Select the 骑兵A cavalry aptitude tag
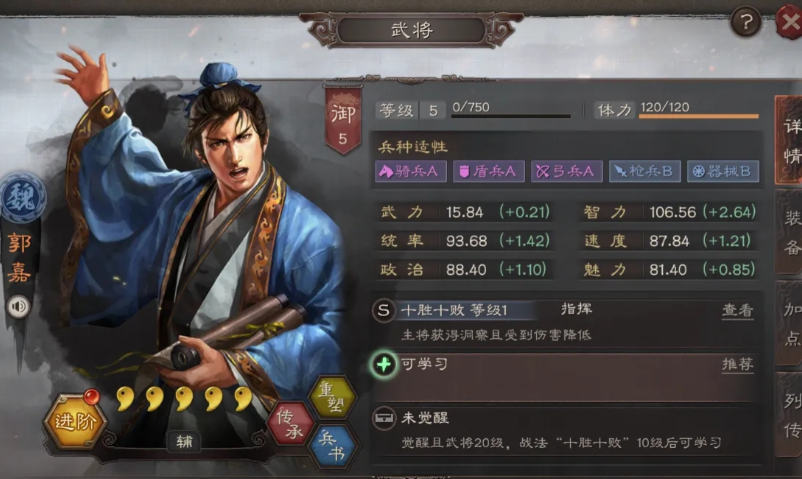 [x=409, y=172]
